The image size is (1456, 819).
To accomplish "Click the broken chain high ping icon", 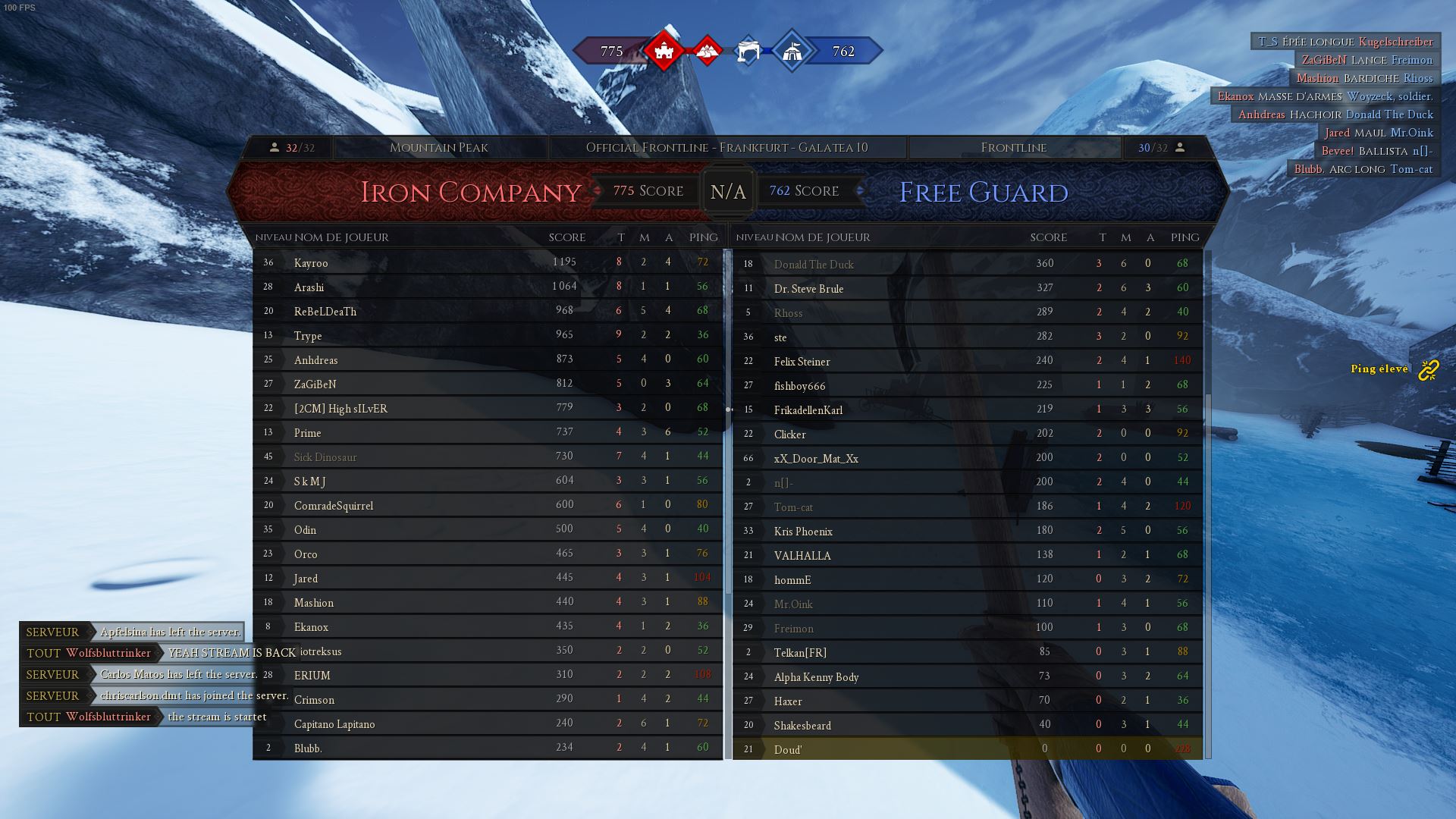I will click(1429, 369).
